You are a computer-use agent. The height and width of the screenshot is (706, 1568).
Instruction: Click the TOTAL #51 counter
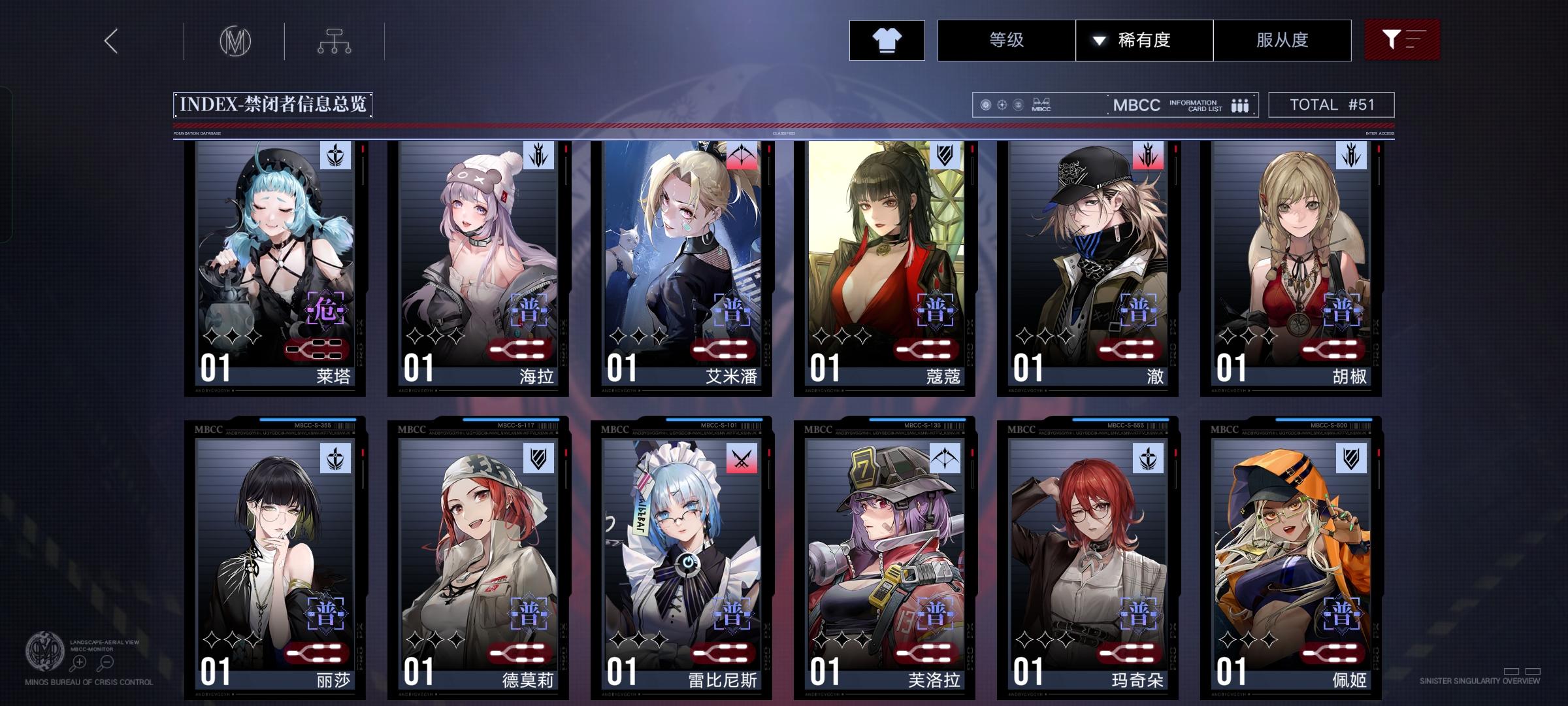(1330, 104)
